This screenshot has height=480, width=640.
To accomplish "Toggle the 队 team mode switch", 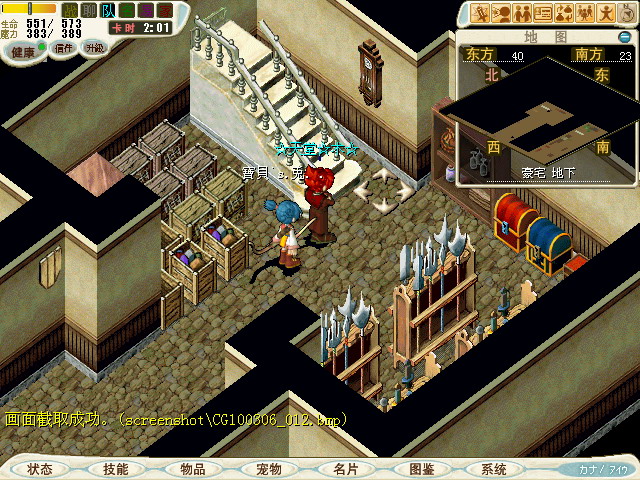I will tap(108, 10).
